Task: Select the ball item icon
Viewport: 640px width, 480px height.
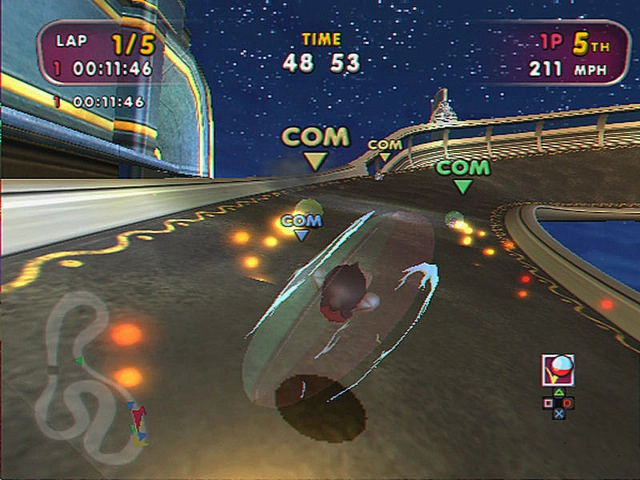Action: pos(557,371)
